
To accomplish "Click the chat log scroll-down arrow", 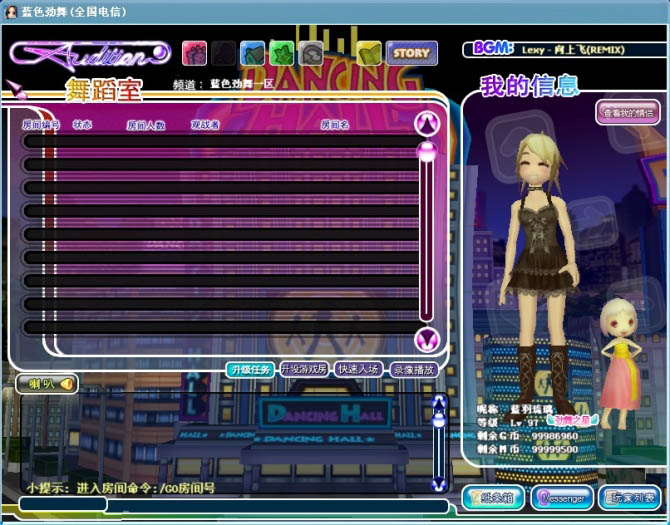I will [x=438, y=483].
